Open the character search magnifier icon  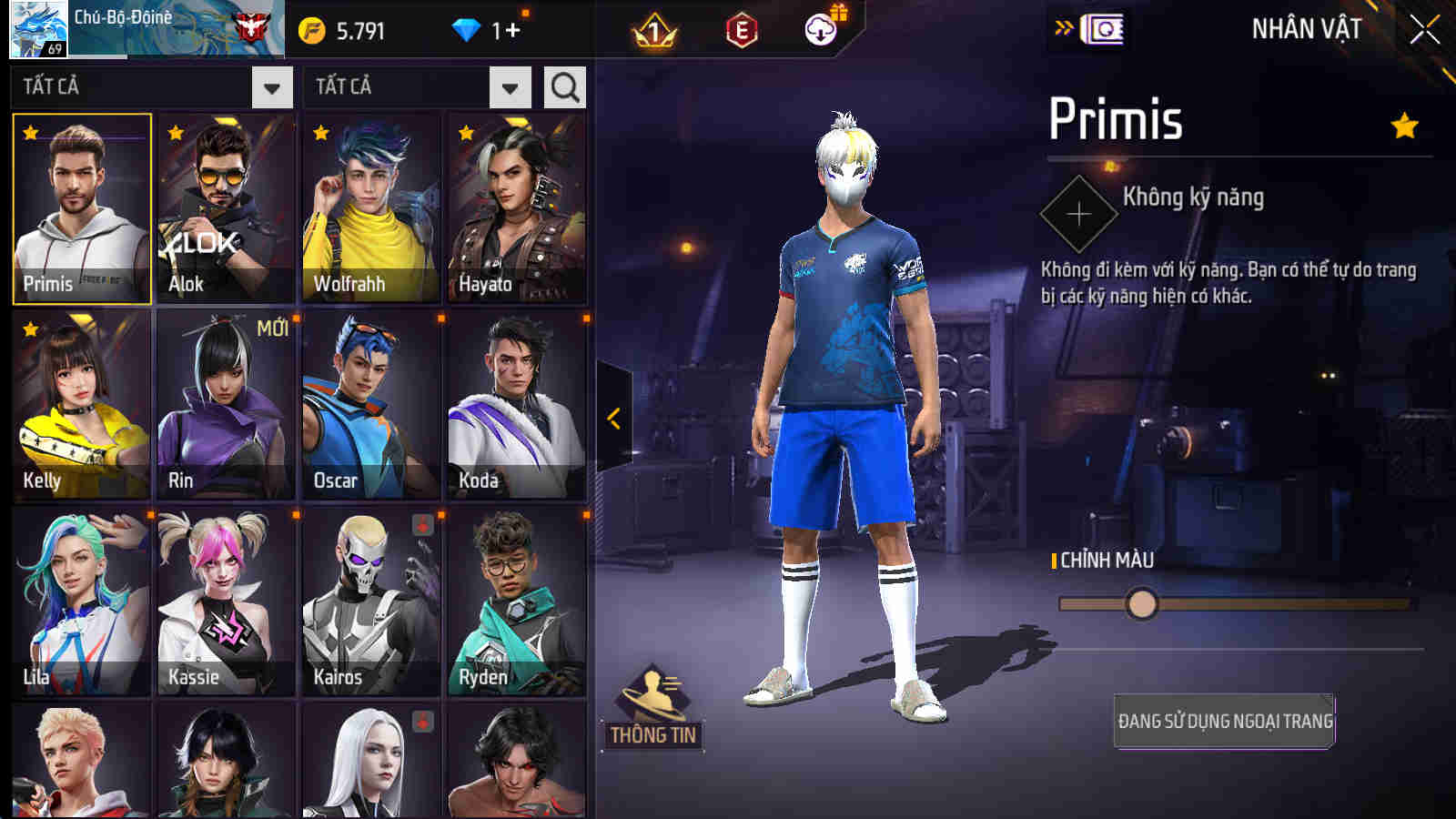click(x=564, y=87)
